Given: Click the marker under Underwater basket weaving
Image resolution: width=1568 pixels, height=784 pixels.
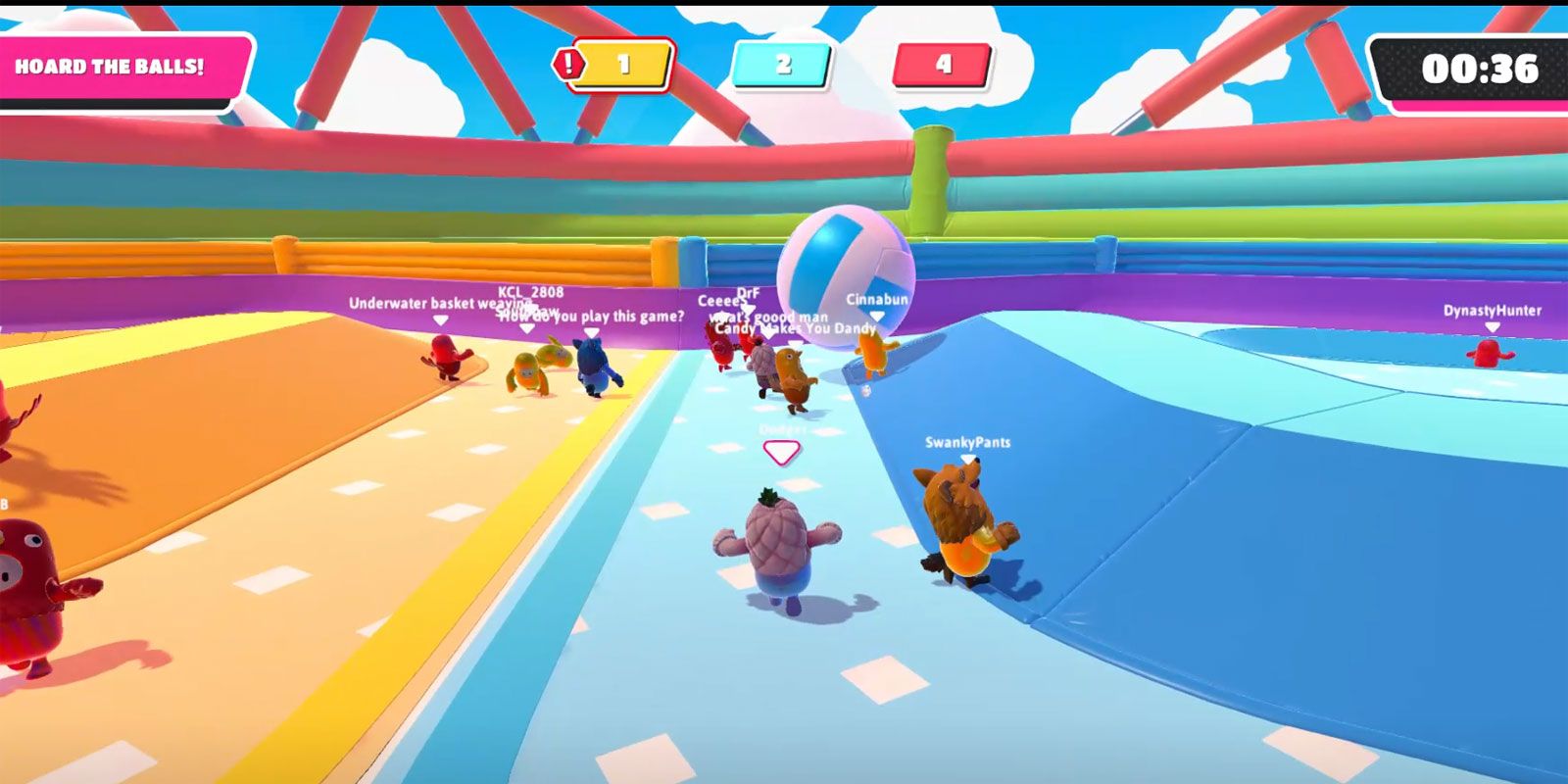Looking at the screenshot, I should pos(439,318).
